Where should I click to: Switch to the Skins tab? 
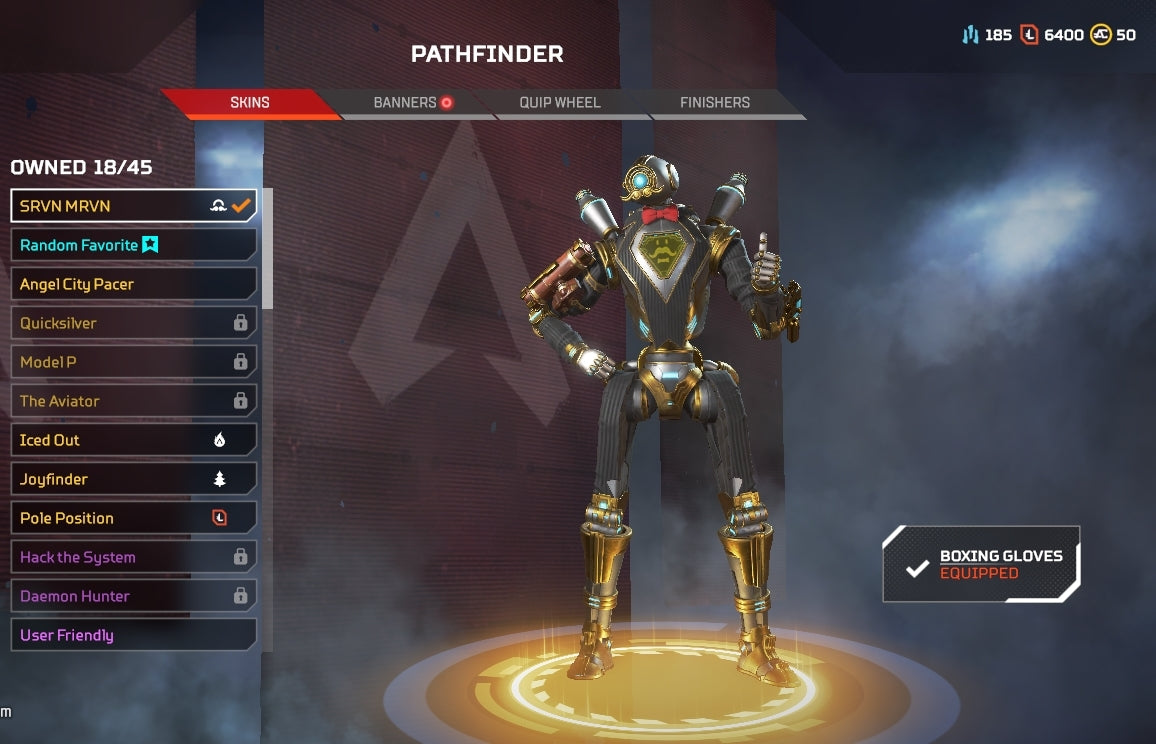pyautogui.click(x=250, y=103)
